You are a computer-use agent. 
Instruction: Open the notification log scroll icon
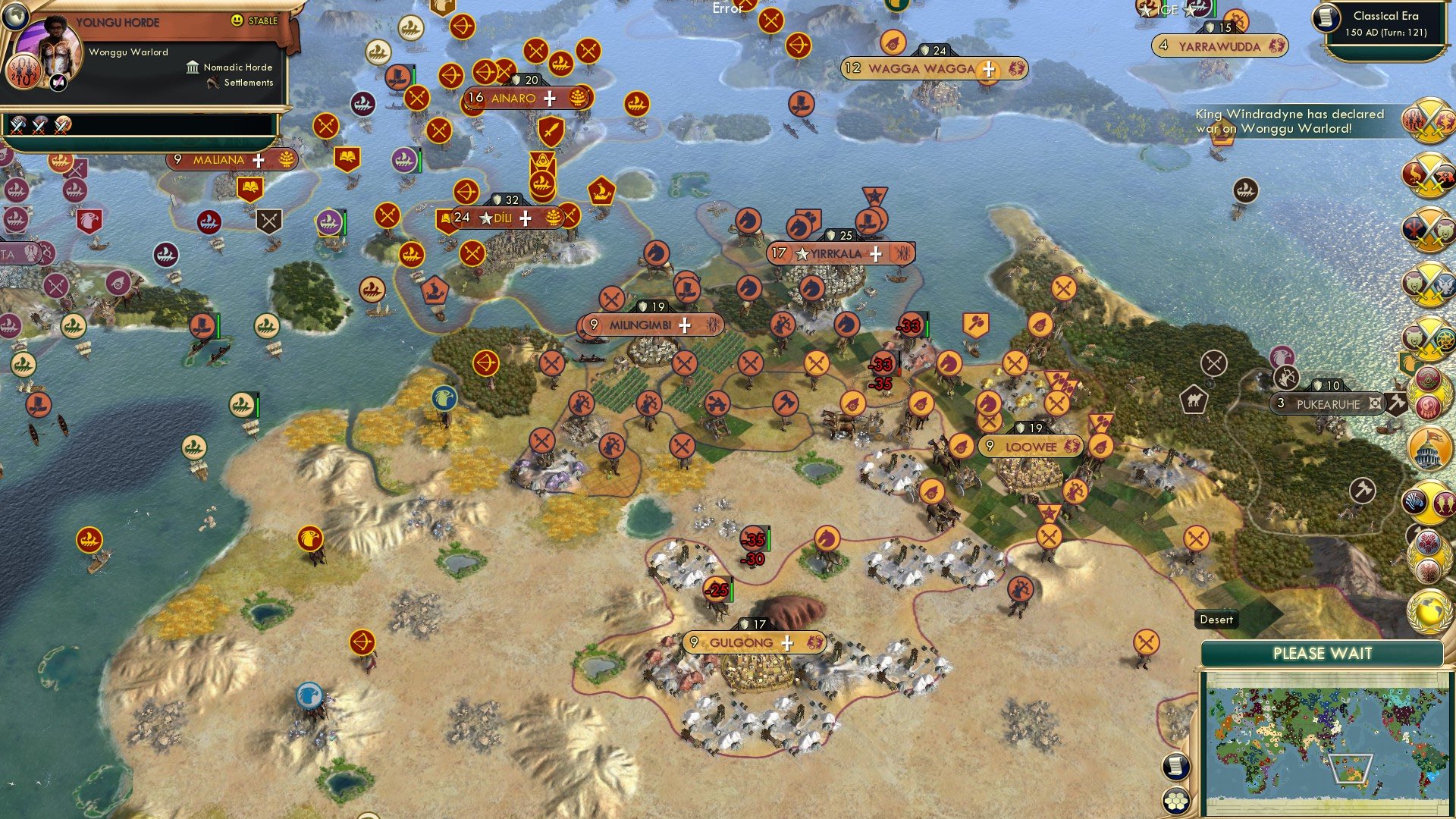[x=1175, y=766]
